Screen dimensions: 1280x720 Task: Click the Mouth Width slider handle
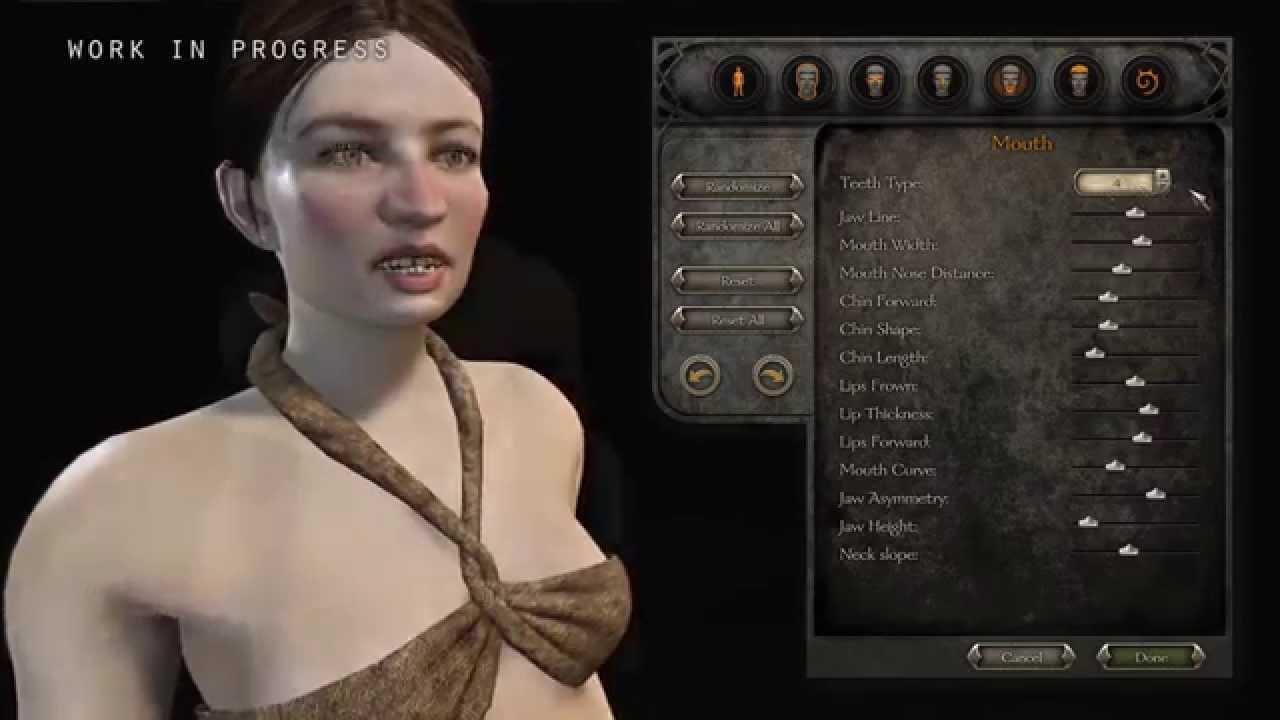point(1141,240)
